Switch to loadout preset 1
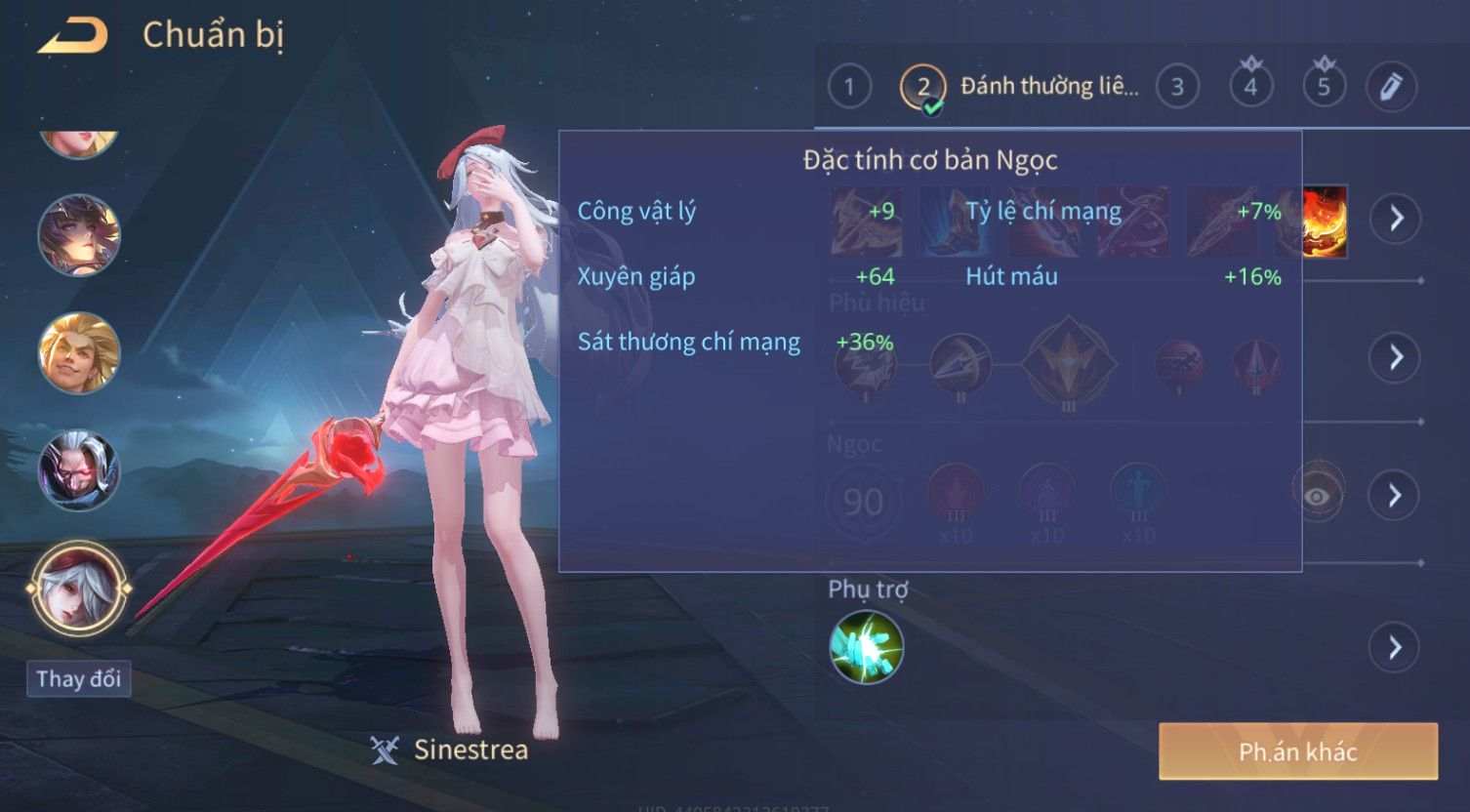This screenshot has width=1470, height=812. point(848,87)
